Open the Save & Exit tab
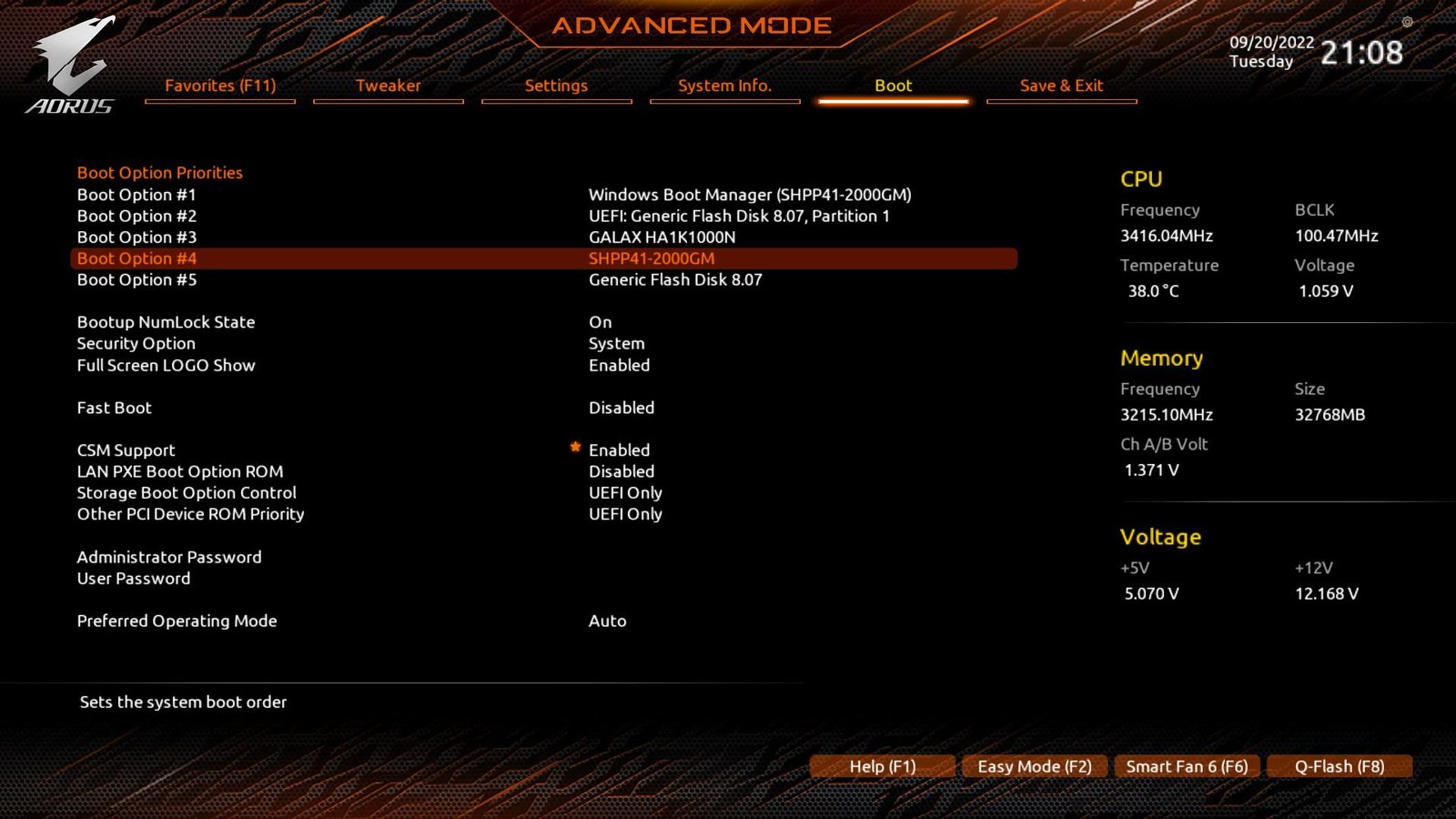This screenshot has width=1456, height=819. [x=1061, y=86]
